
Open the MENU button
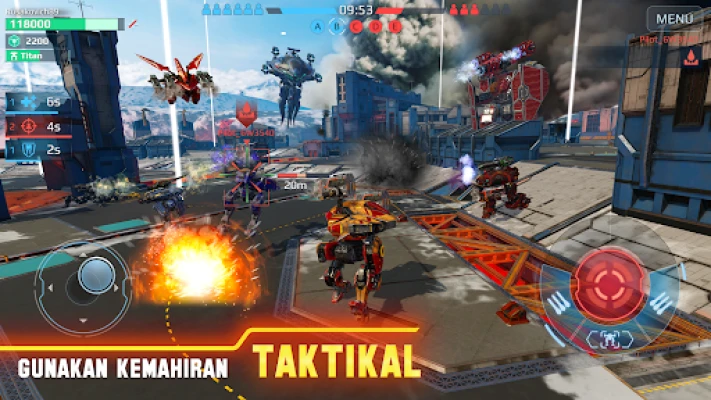(x=674, y=18)
